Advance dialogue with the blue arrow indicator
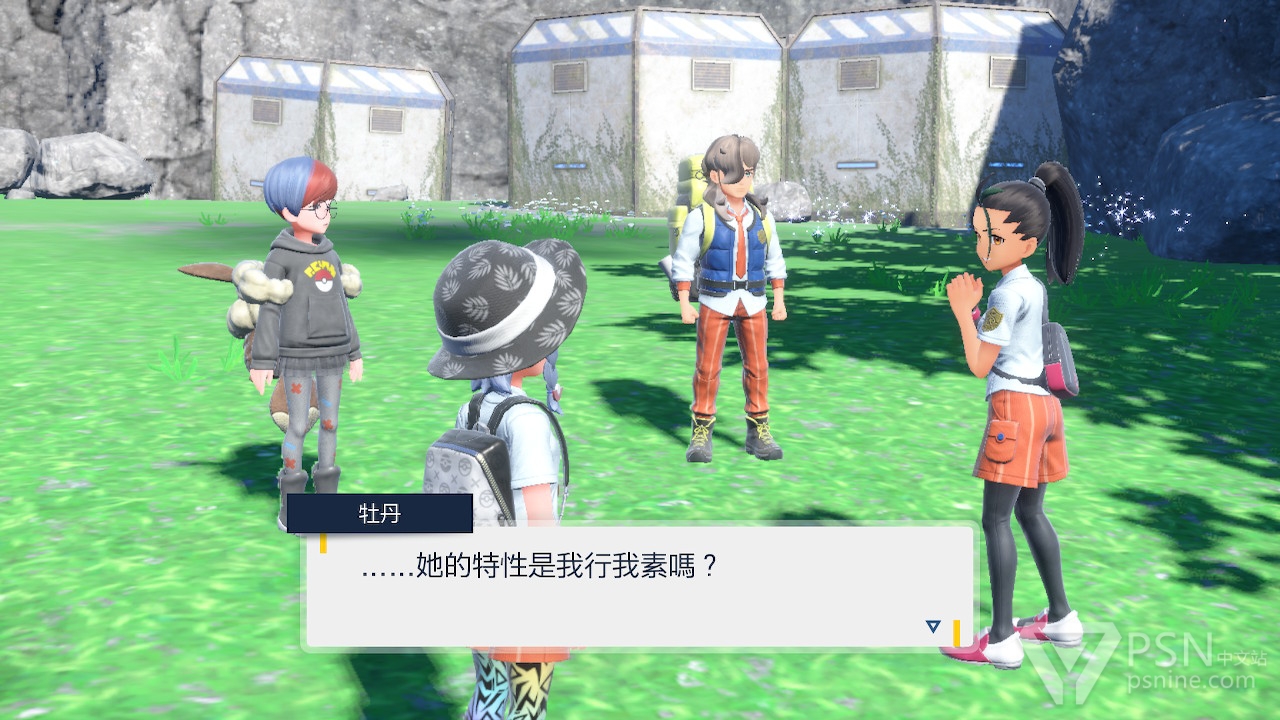This screenshot has width=1280, height=720. coord(933,626)
